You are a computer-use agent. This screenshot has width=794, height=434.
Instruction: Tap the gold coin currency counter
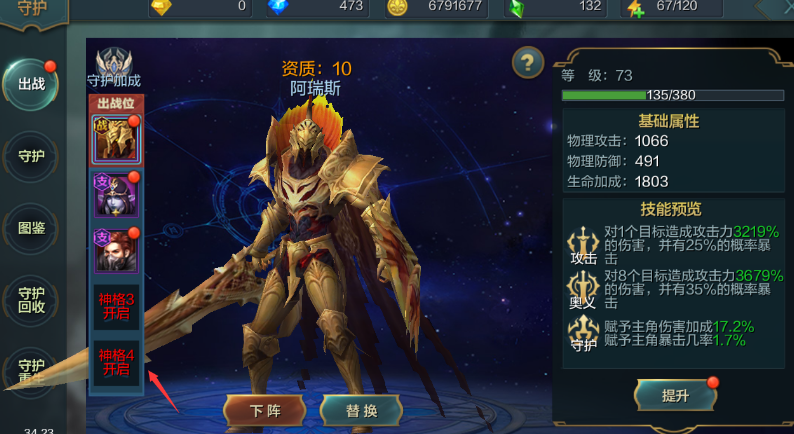437,6
